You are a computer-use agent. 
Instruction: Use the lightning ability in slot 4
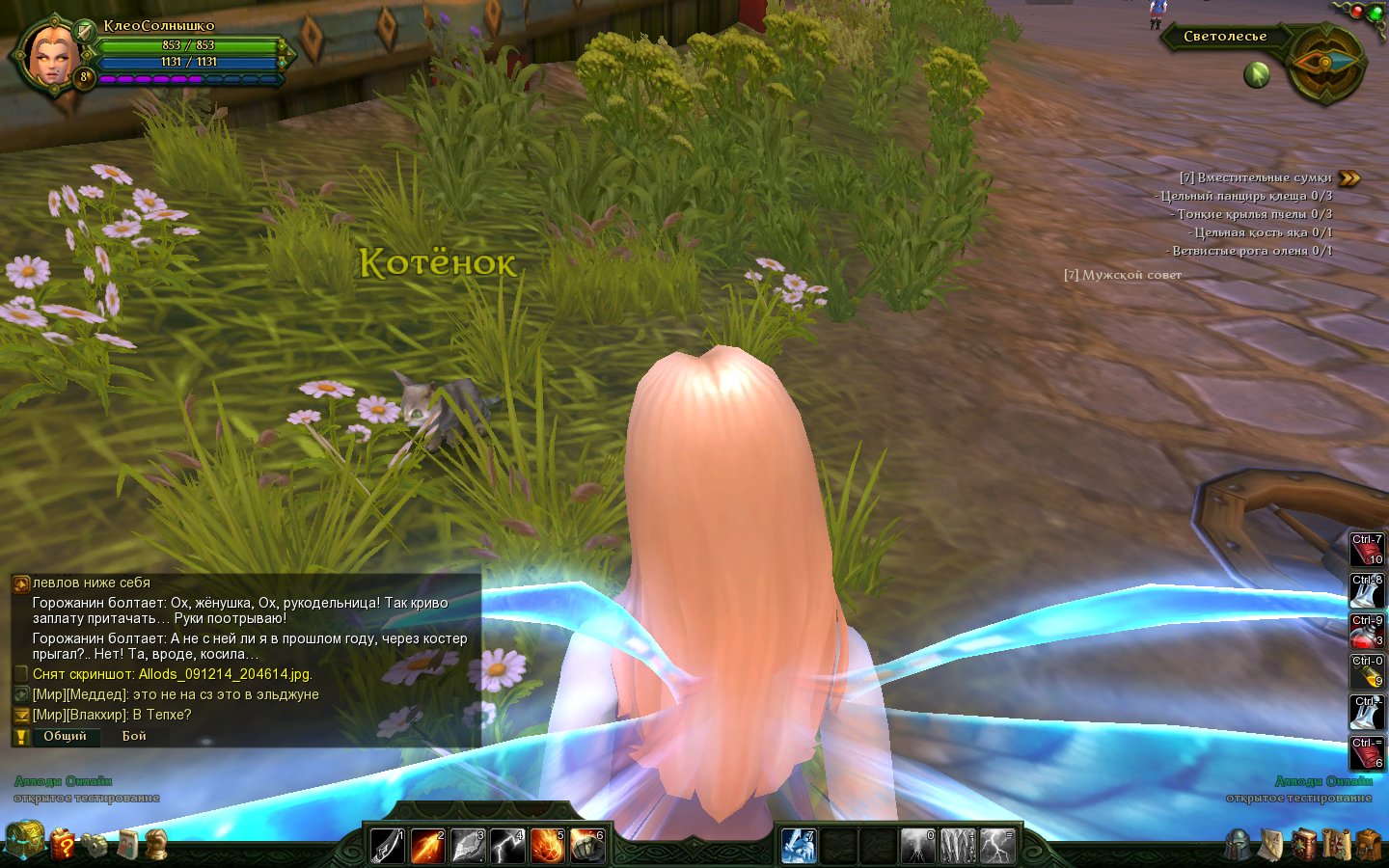click(507, 846)
